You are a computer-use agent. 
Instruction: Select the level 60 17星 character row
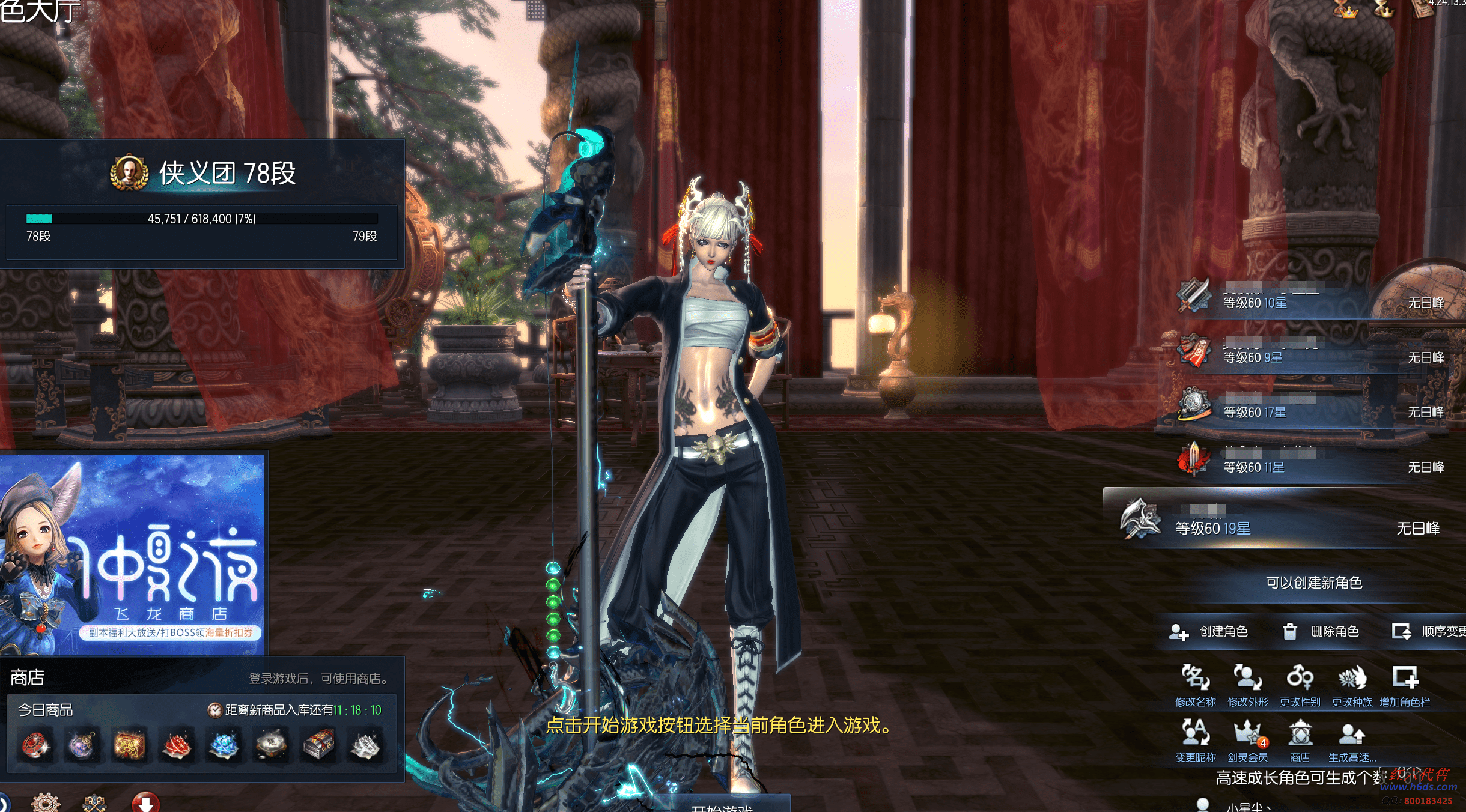click(x=1310, y=408)
